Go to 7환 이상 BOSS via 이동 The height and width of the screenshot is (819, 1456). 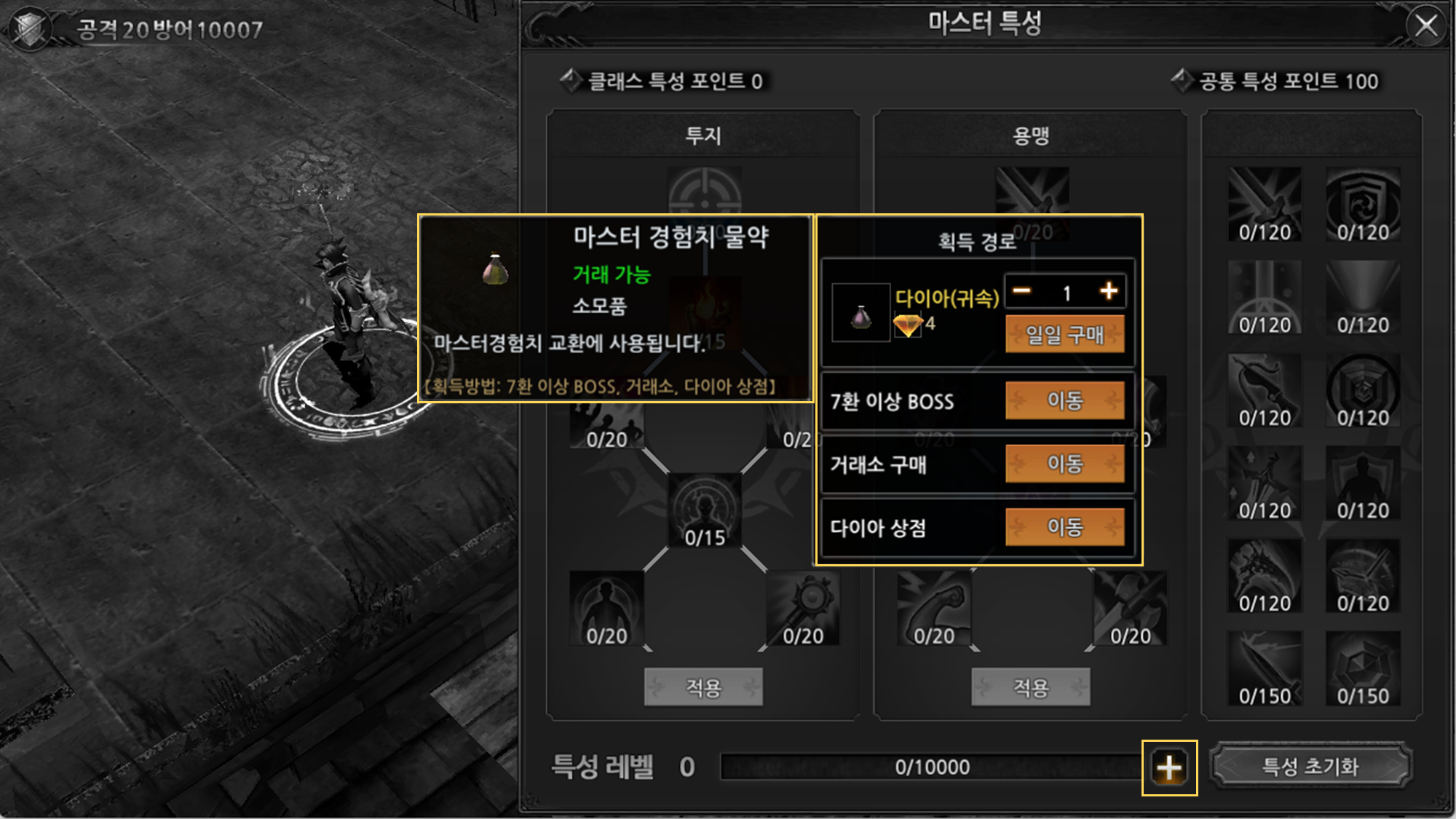coord(1064,400)
